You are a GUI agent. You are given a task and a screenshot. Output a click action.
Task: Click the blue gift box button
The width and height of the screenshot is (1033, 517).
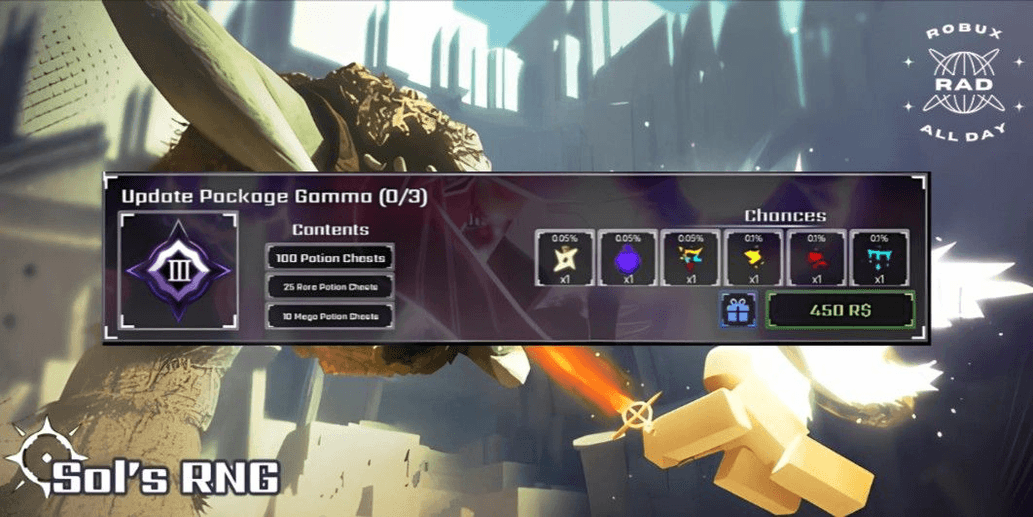(x=738, y=310)
